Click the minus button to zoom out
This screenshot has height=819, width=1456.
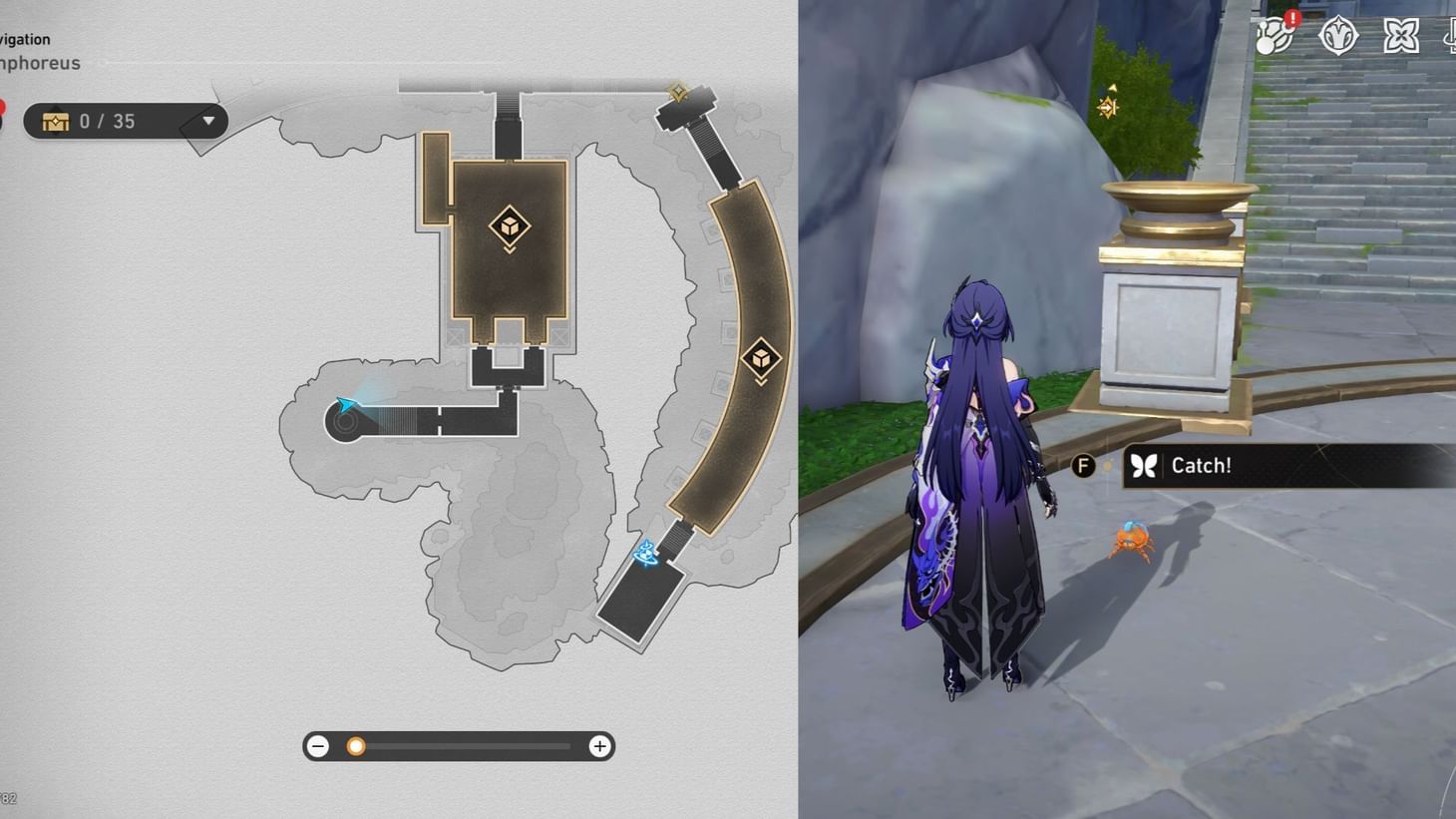pyautogui.click(x=318, y=745)
